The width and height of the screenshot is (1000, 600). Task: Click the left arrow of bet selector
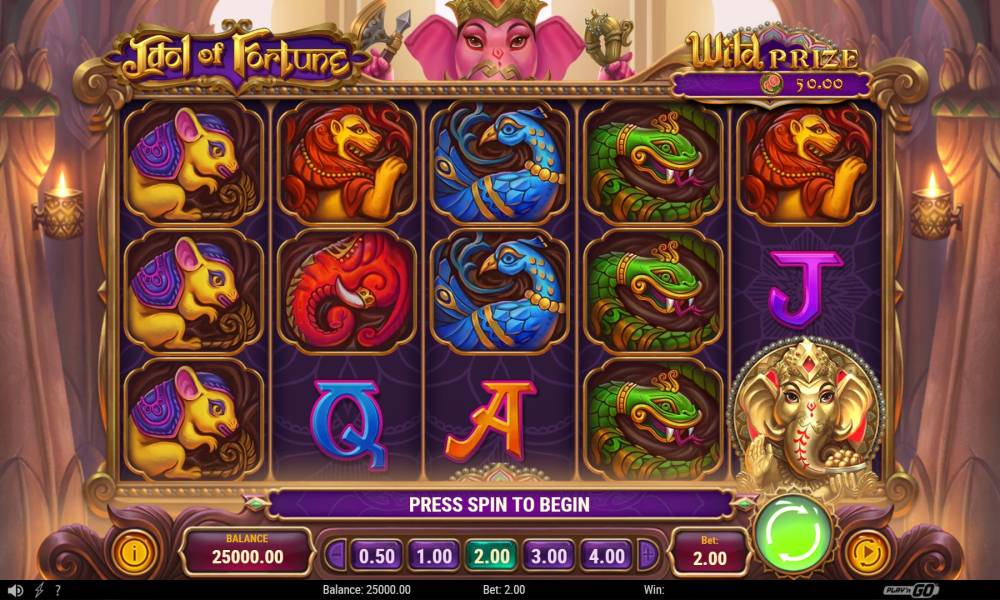[x=337, y=555]
